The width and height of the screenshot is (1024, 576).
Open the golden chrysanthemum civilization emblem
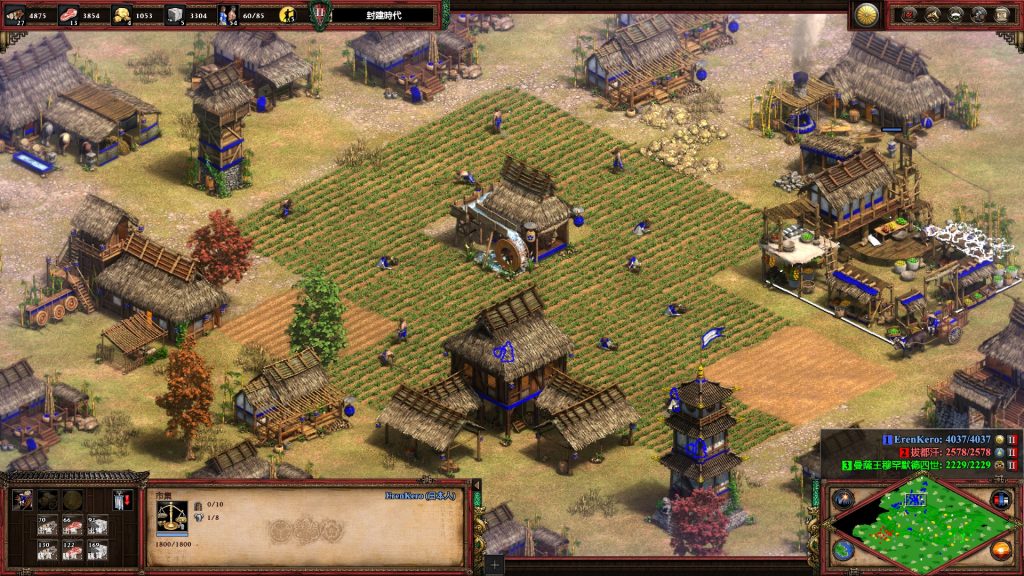(866, 14)
